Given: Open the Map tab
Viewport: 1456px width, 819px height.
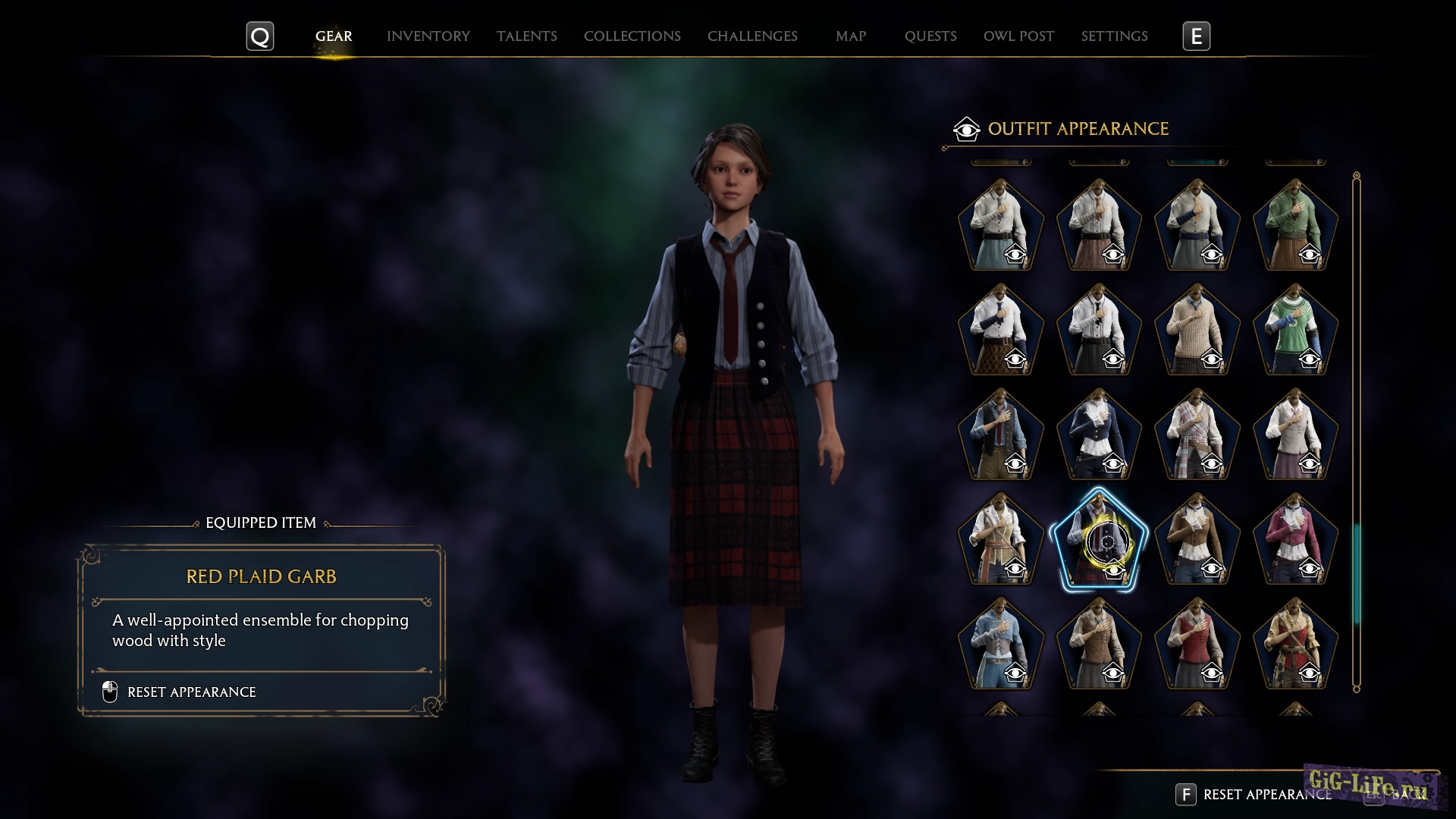Looking at the screenshot, I should [x=850, y=36].
